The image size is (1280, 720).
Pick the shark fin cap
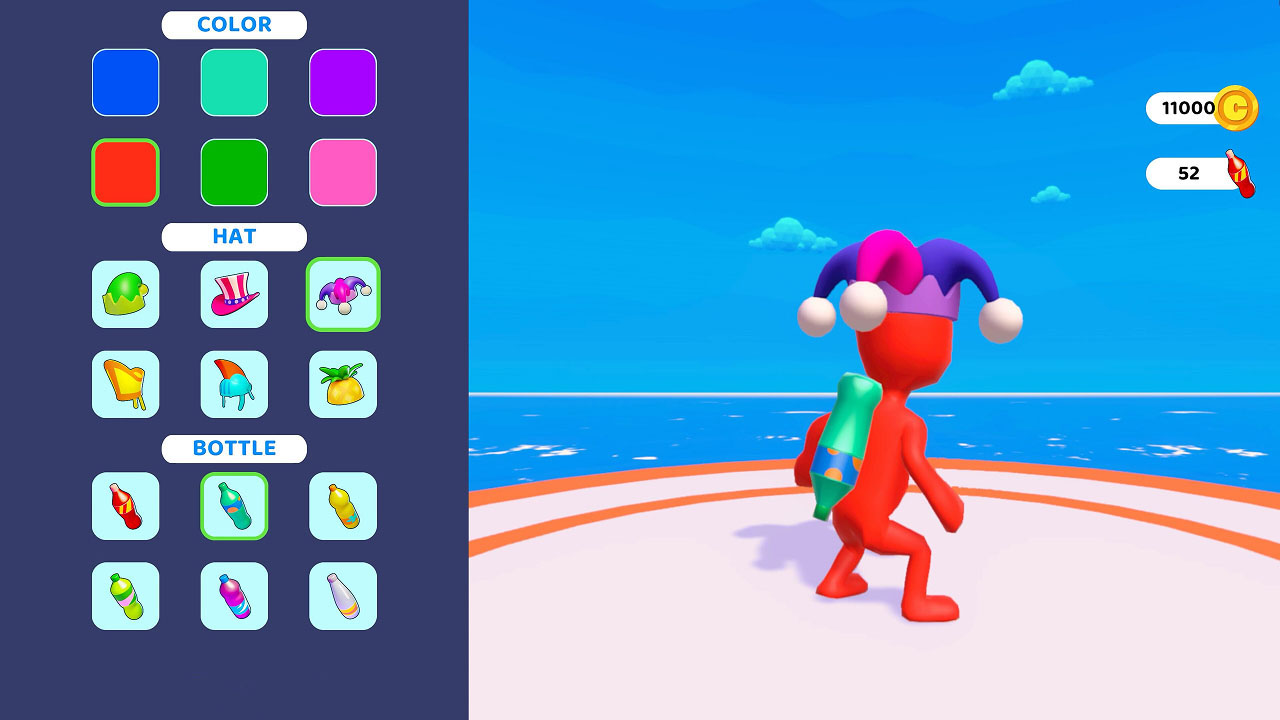(234, 384)
